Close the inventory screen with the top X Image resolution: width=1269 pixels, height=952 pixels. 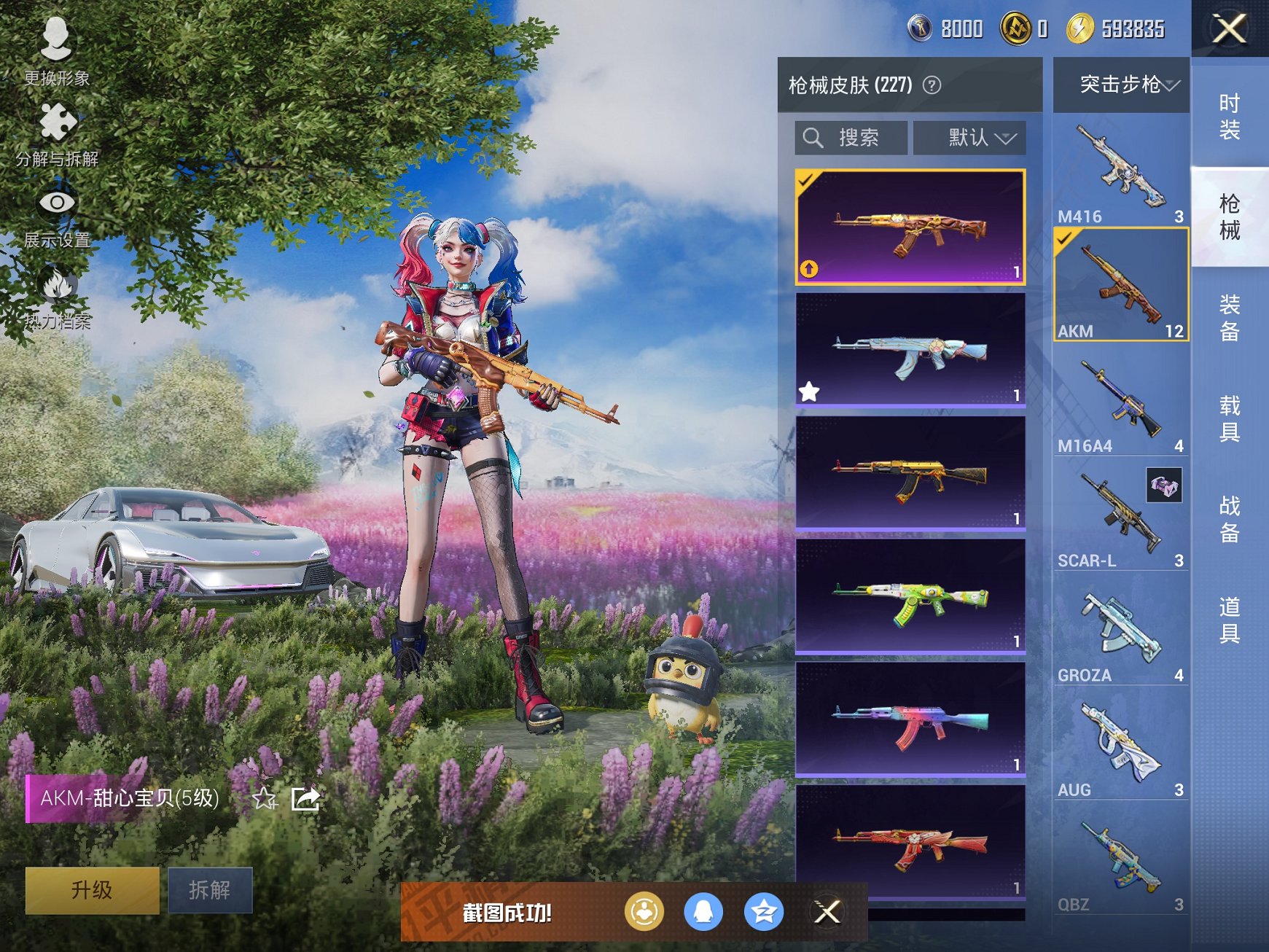(1230, 29)
